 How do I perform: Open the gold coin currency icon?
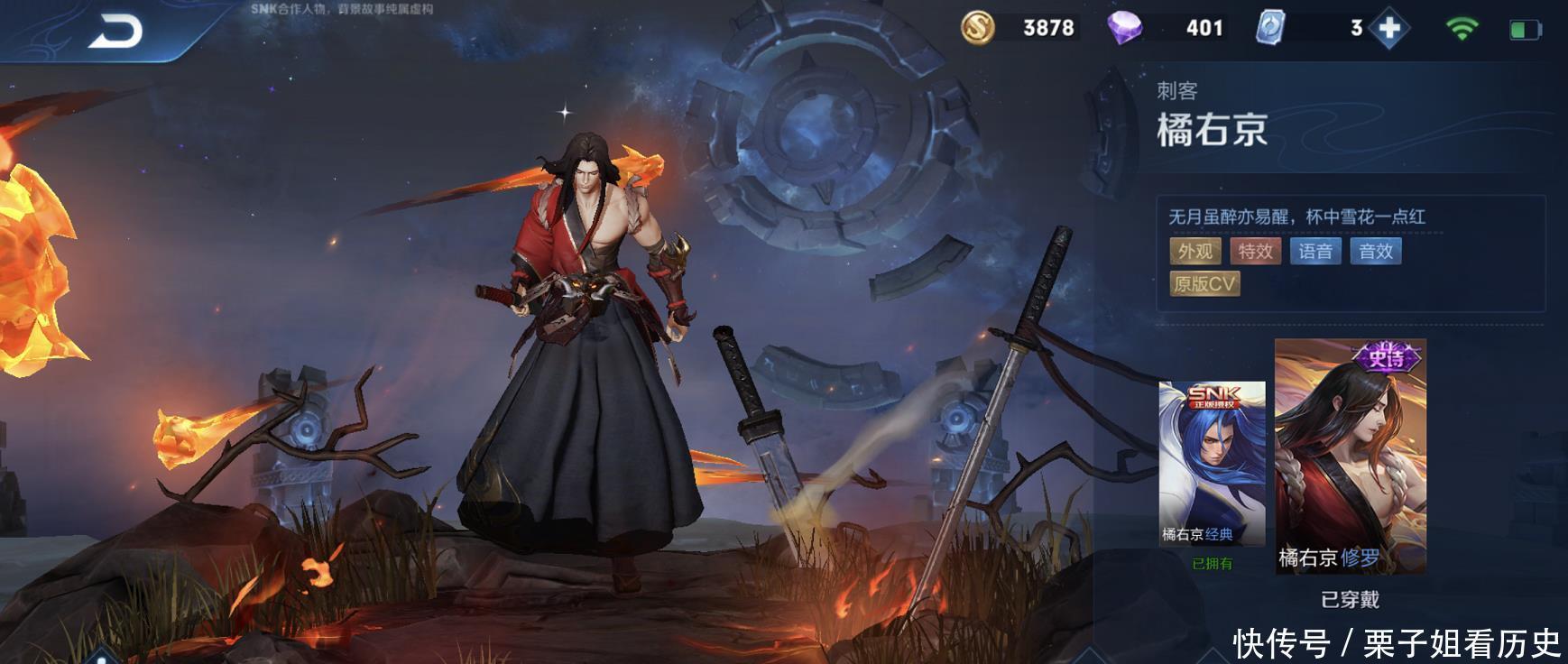click(977, 28)
